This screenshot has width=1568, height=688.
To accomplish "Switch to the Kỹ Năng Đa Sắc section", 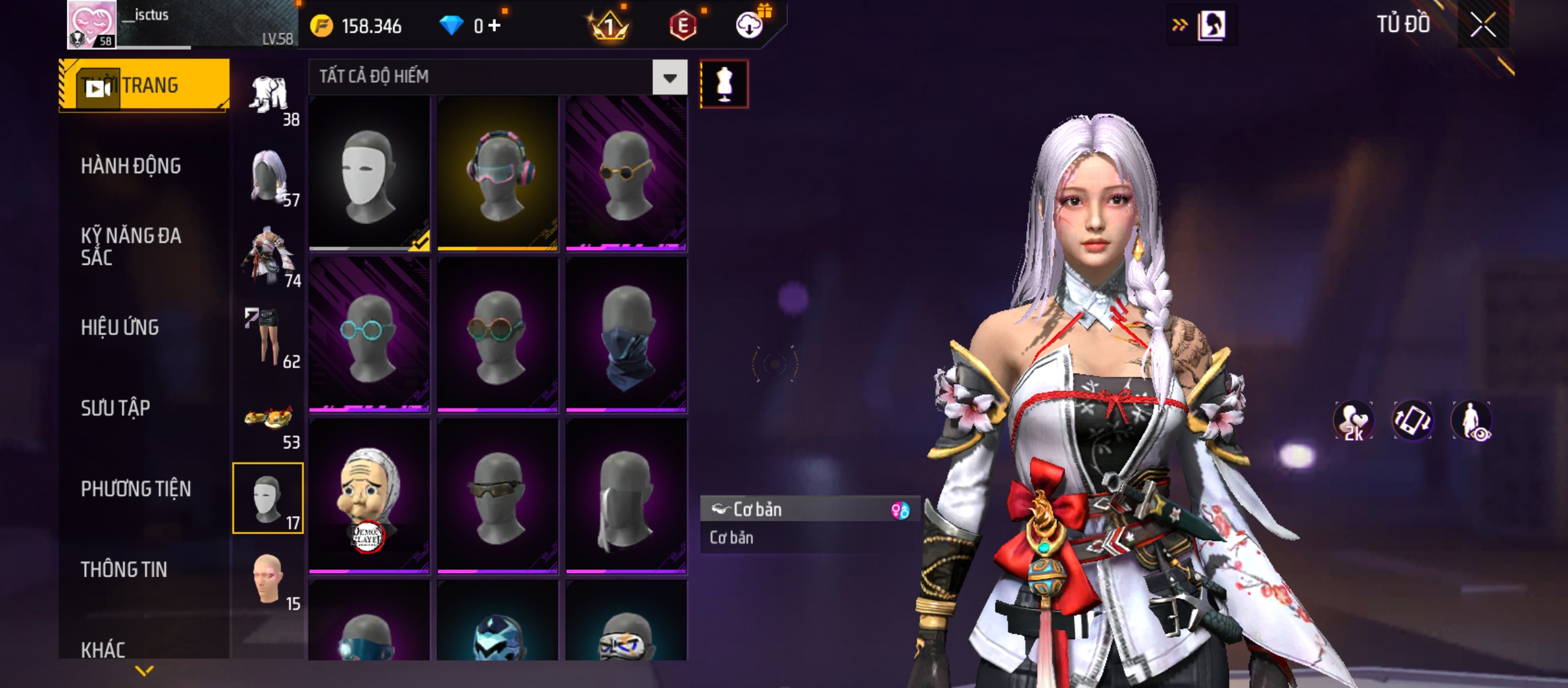I will click(x=131, y=247).
